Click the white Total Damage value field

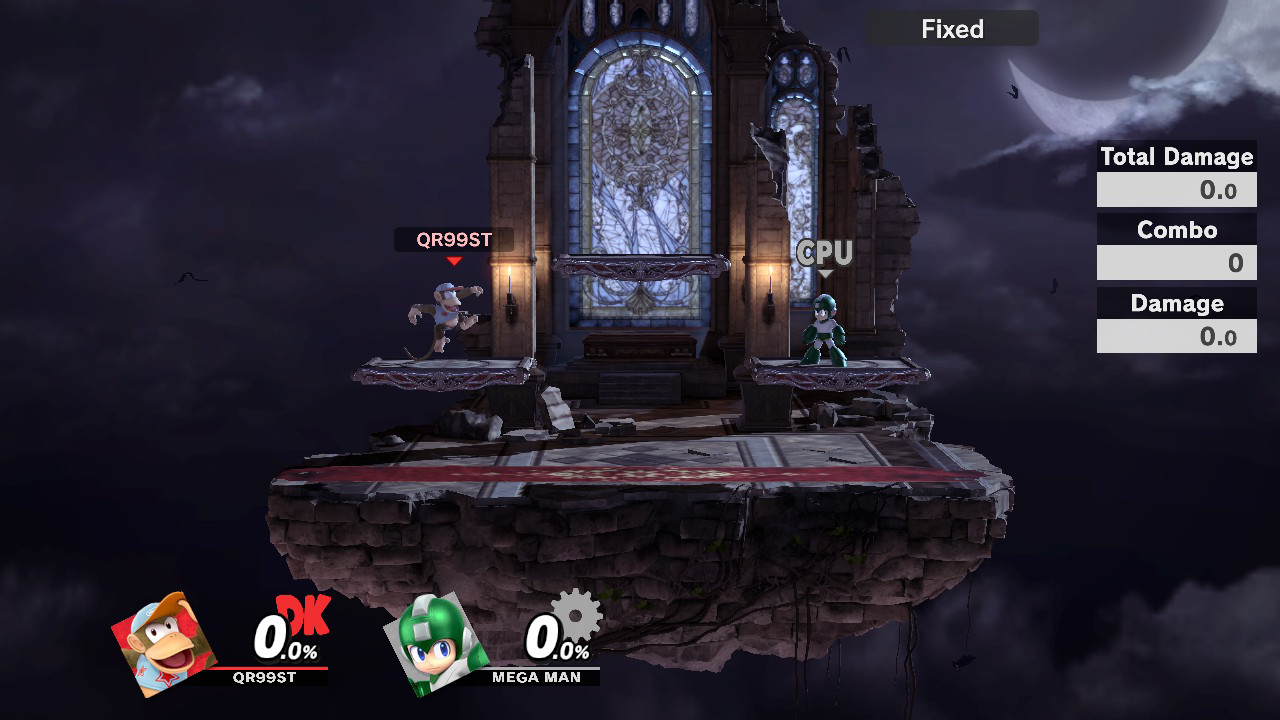1176,189
